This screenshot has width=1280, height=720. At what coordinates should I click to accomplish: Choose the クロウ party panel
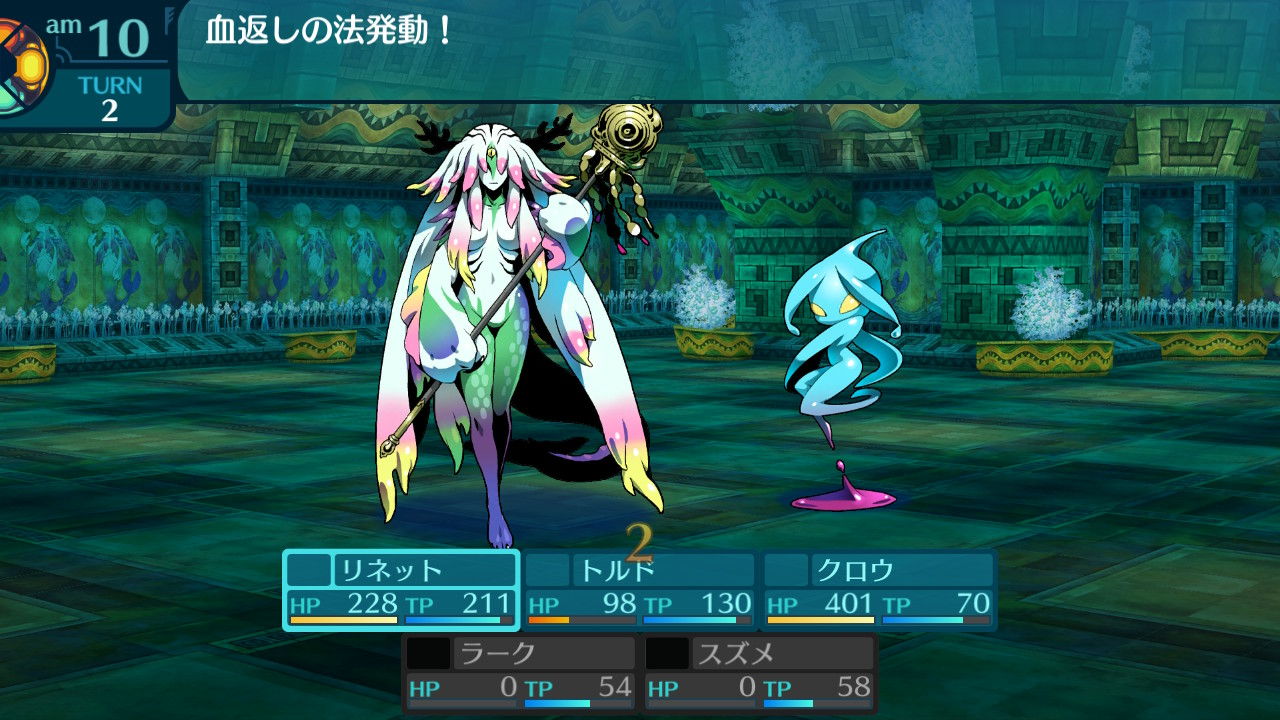click(879, 590)
